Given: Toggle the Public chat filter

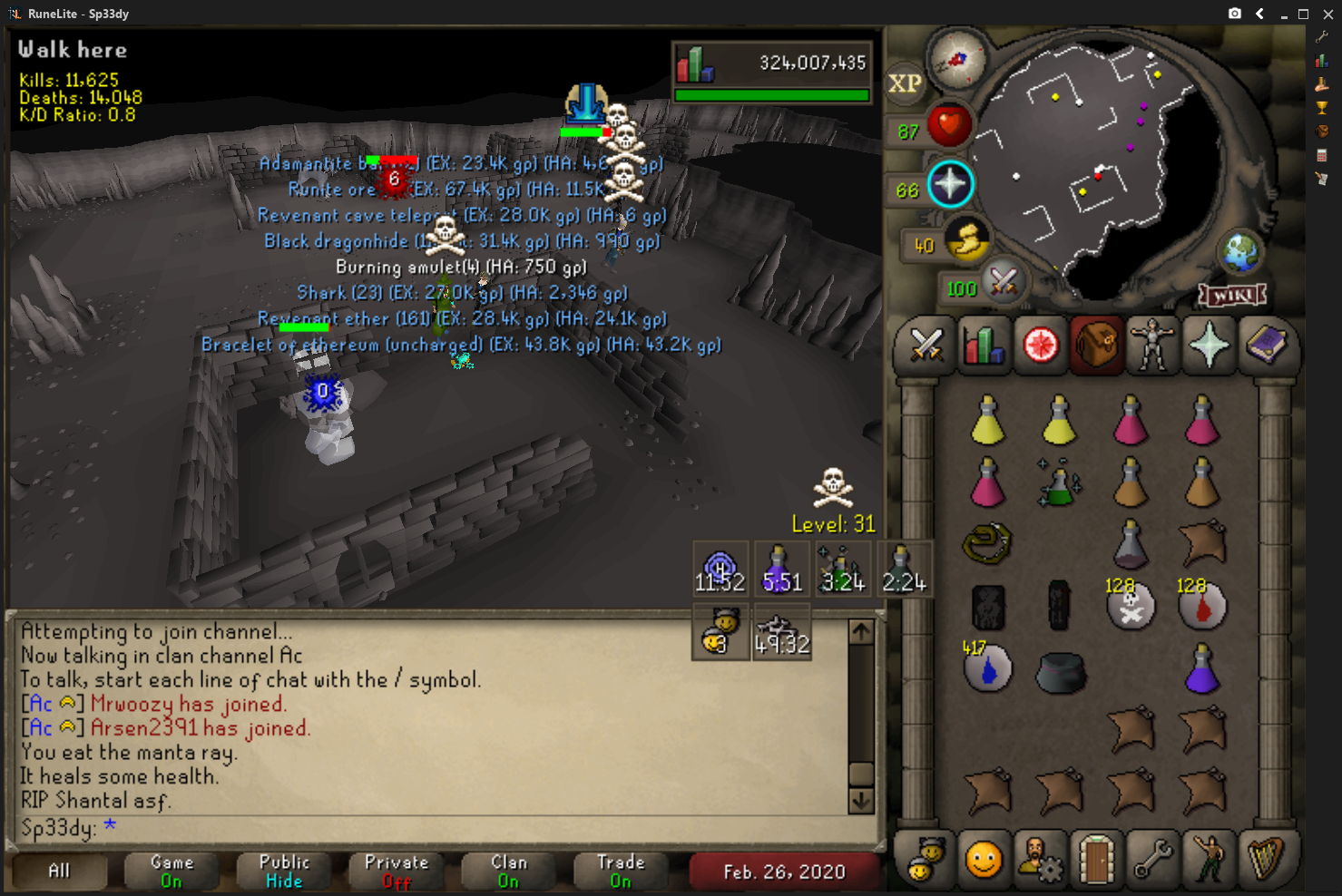Looking at the screenshot, I should (284, 871).
